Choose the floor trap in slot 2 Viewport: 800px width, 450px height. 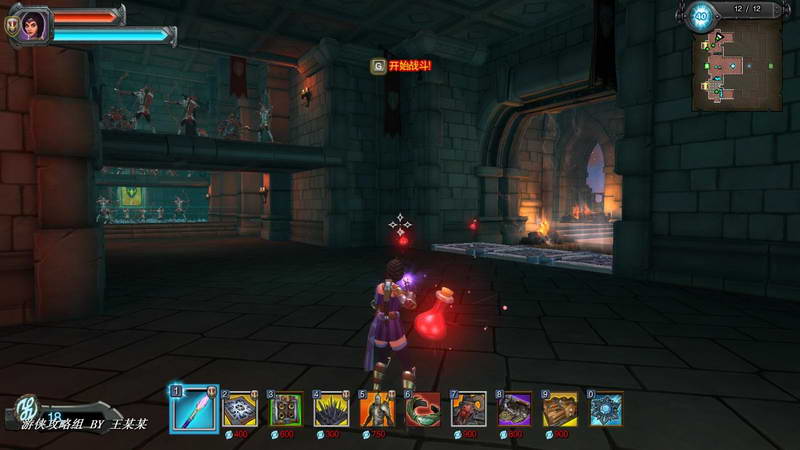pyautogui.click(x=240, y=409)
